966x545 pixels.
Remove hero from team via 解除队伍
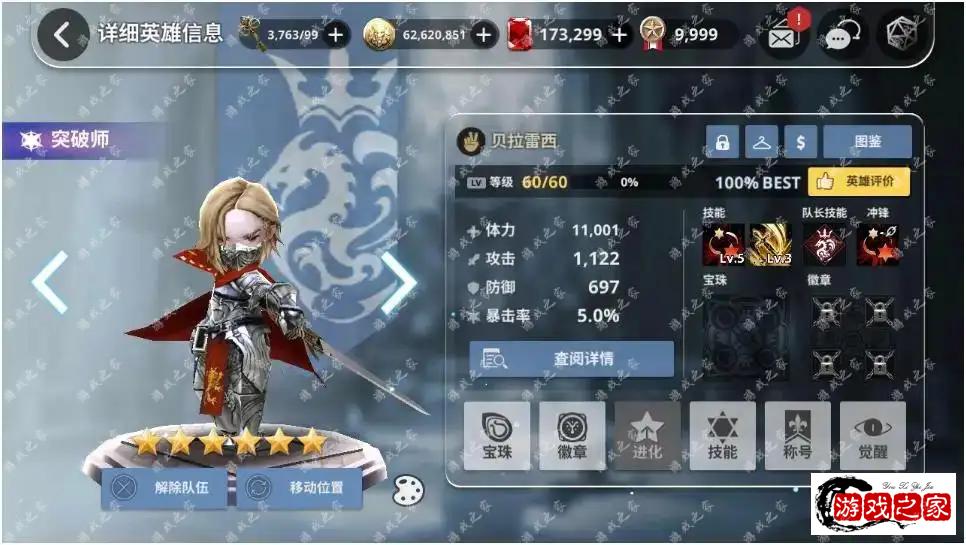[x=164, y=488]
